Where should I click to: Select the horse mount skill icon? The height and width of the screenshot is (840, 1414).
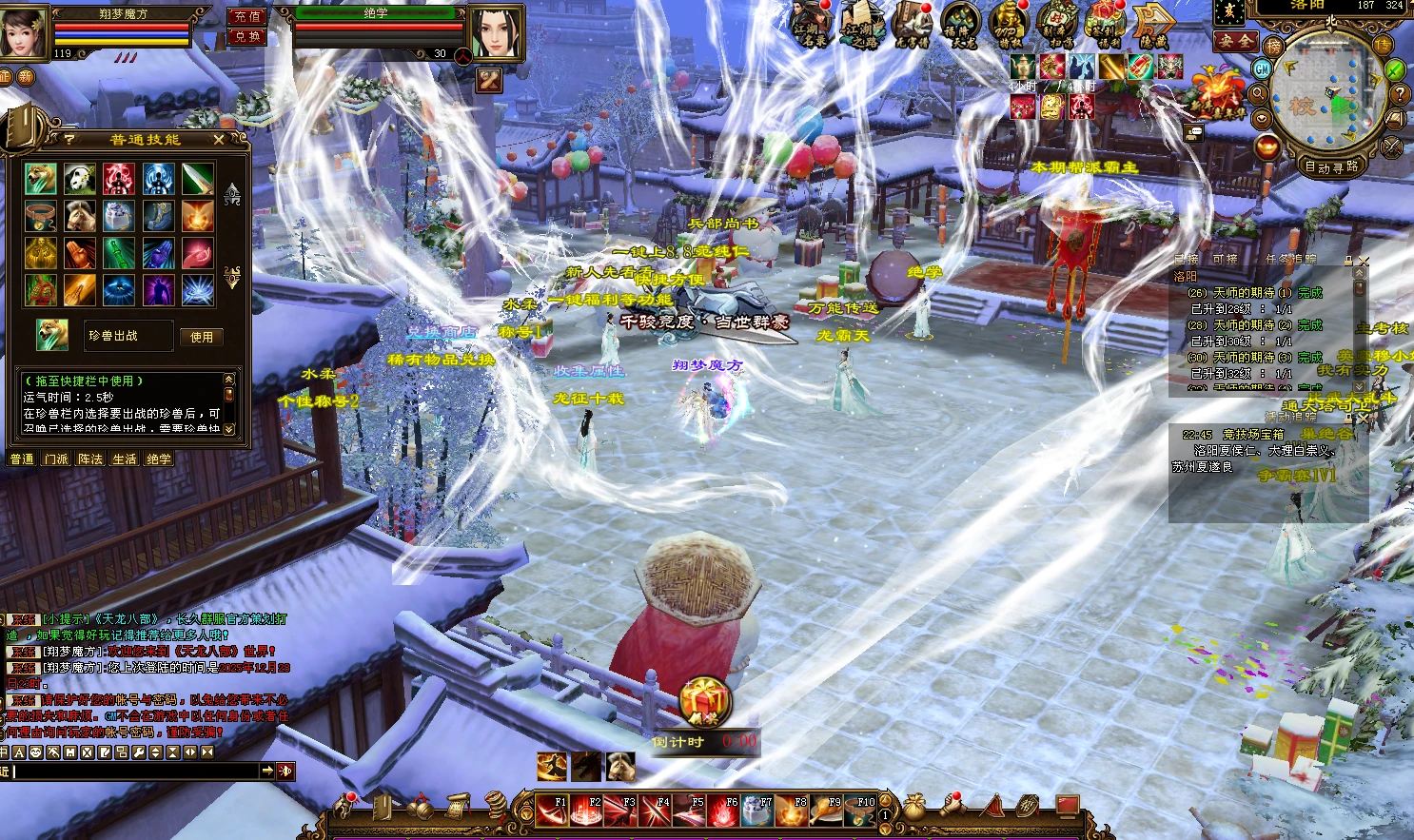coord(79,216)
